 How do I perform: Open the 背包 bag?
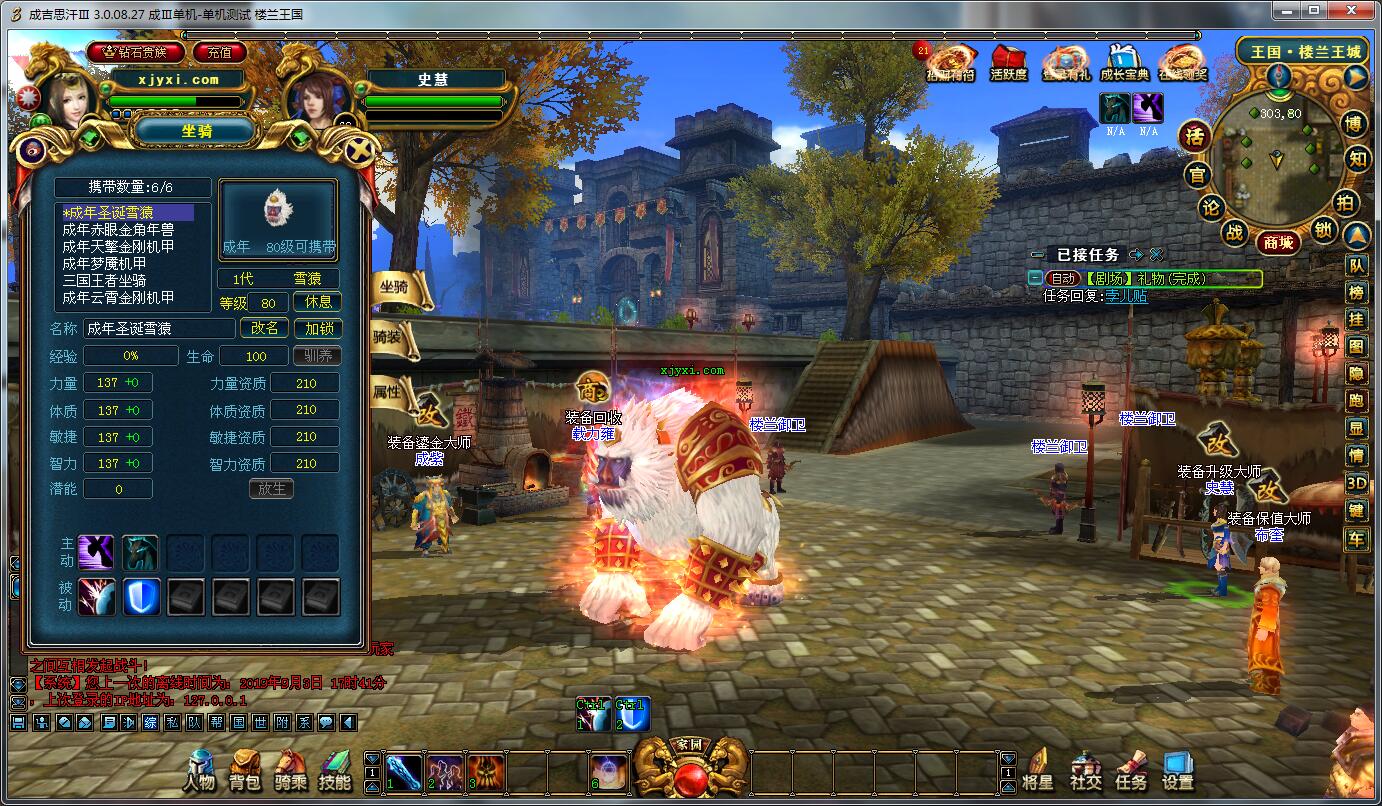(245, 770)
